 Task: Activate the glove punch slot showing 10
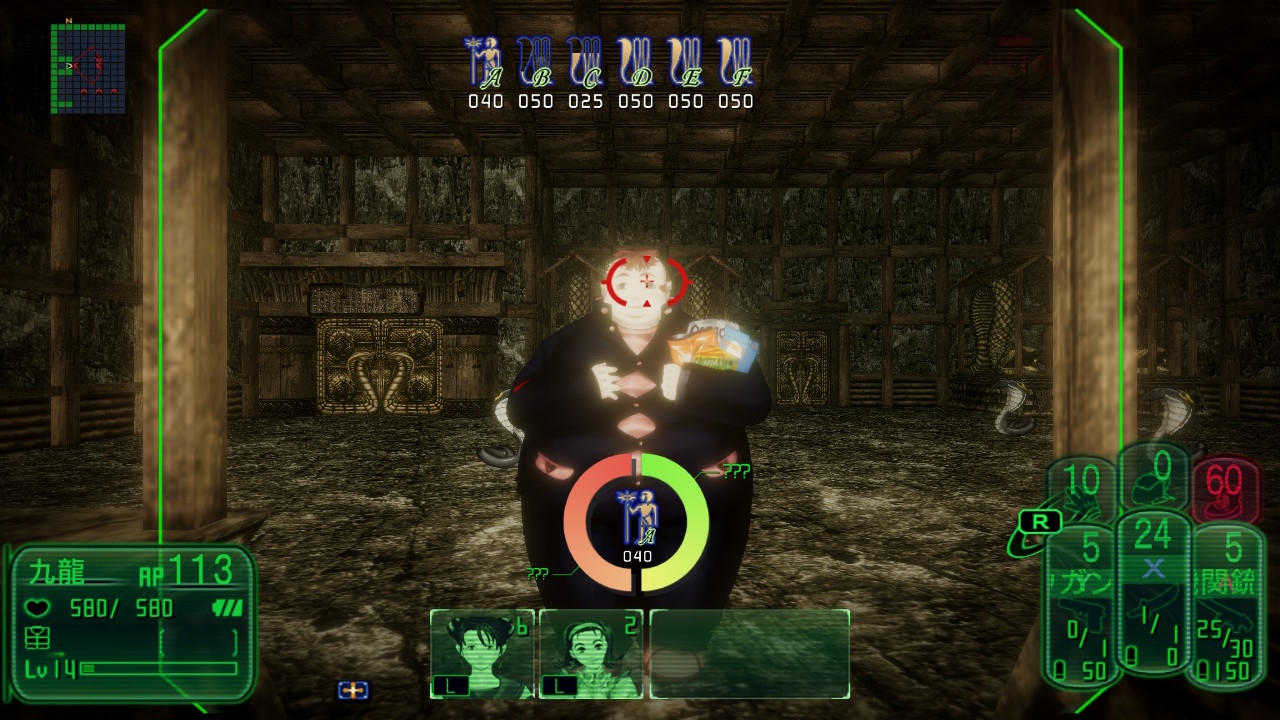1082,490
